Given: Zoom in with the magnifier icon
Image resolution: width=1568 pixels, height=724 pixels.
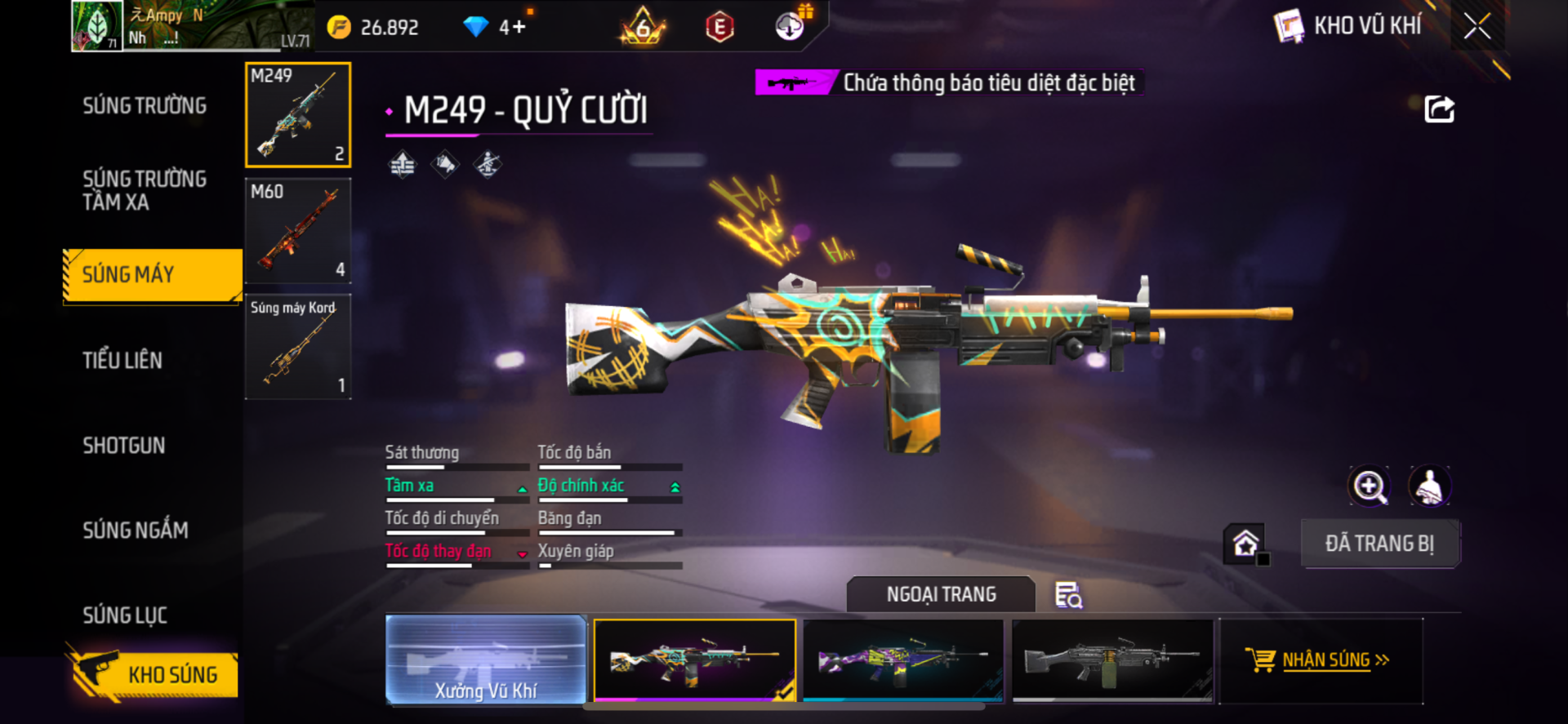Looking at the screenshot, I should point(1369,486).
